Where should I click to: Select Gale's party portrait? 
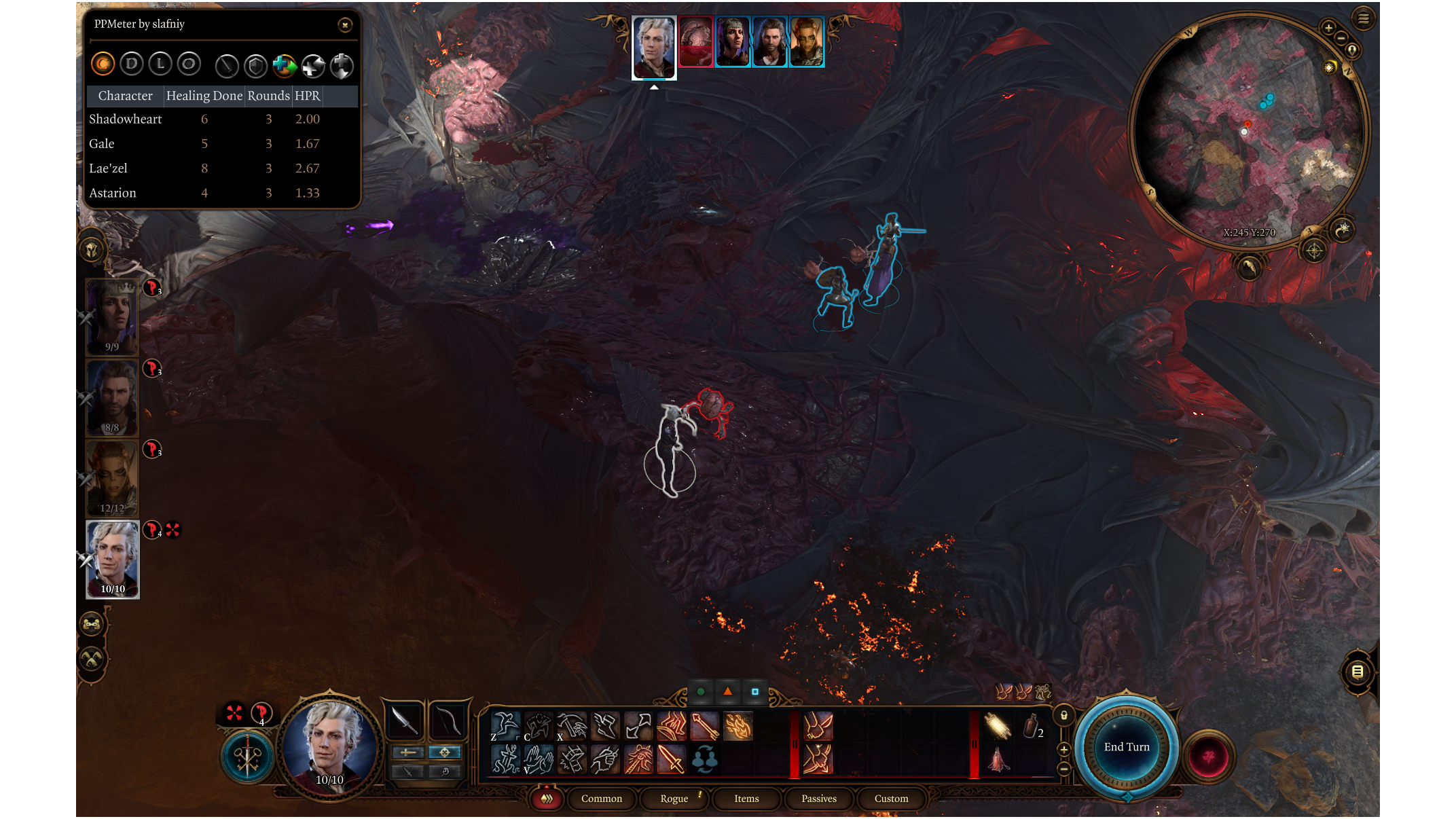tap(112, 397)
